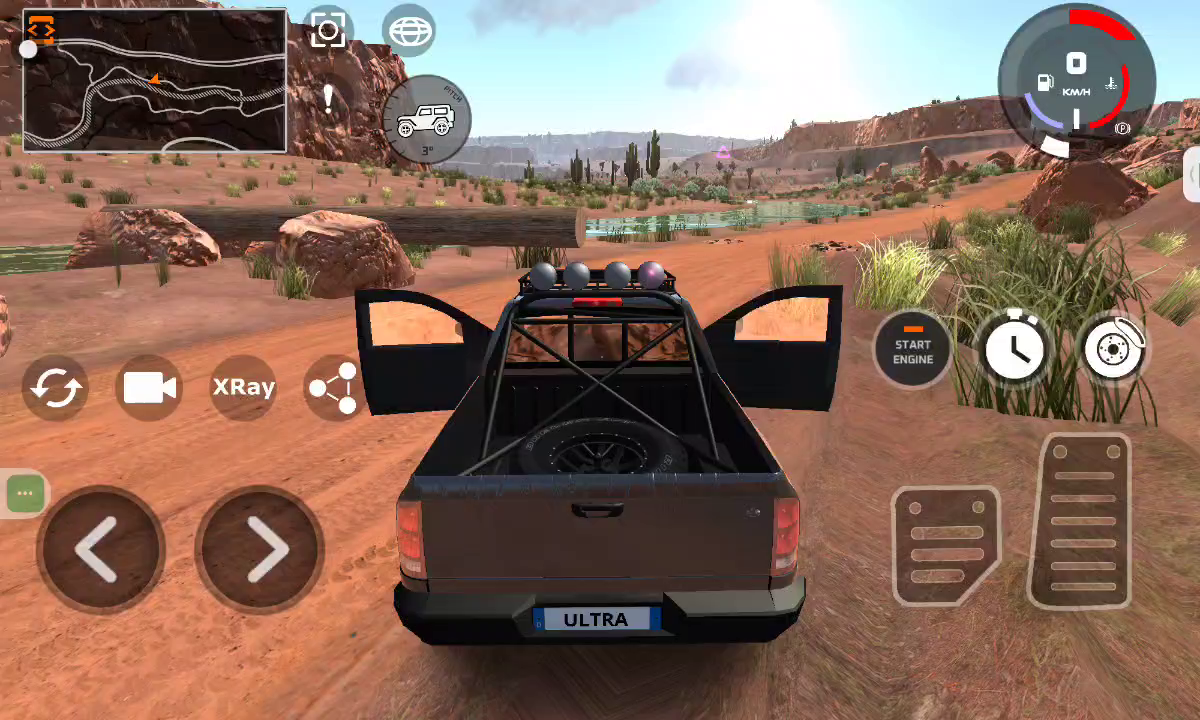Tap the orange expand arrows on minimap
The width and height of the screenshot is (1200, 720).
tap(41, 28)
